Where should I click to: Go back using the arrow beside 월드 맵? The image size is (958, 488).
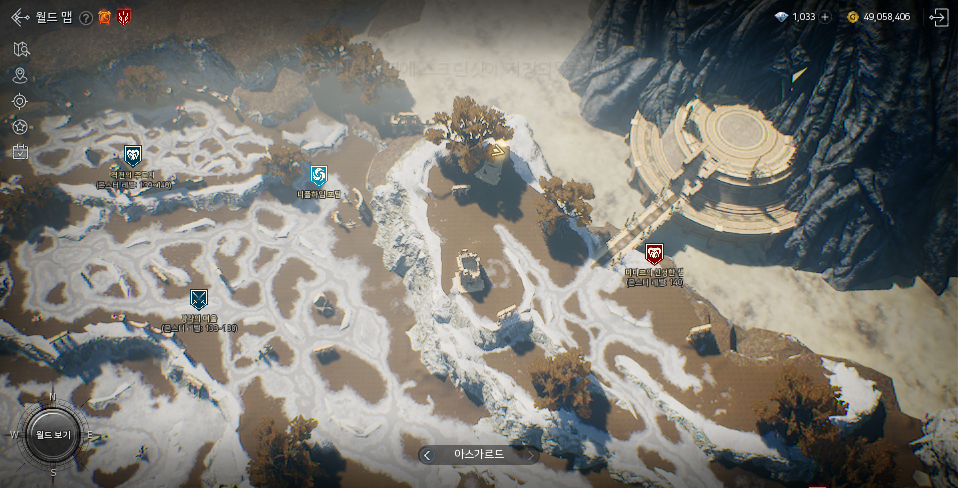19,17
